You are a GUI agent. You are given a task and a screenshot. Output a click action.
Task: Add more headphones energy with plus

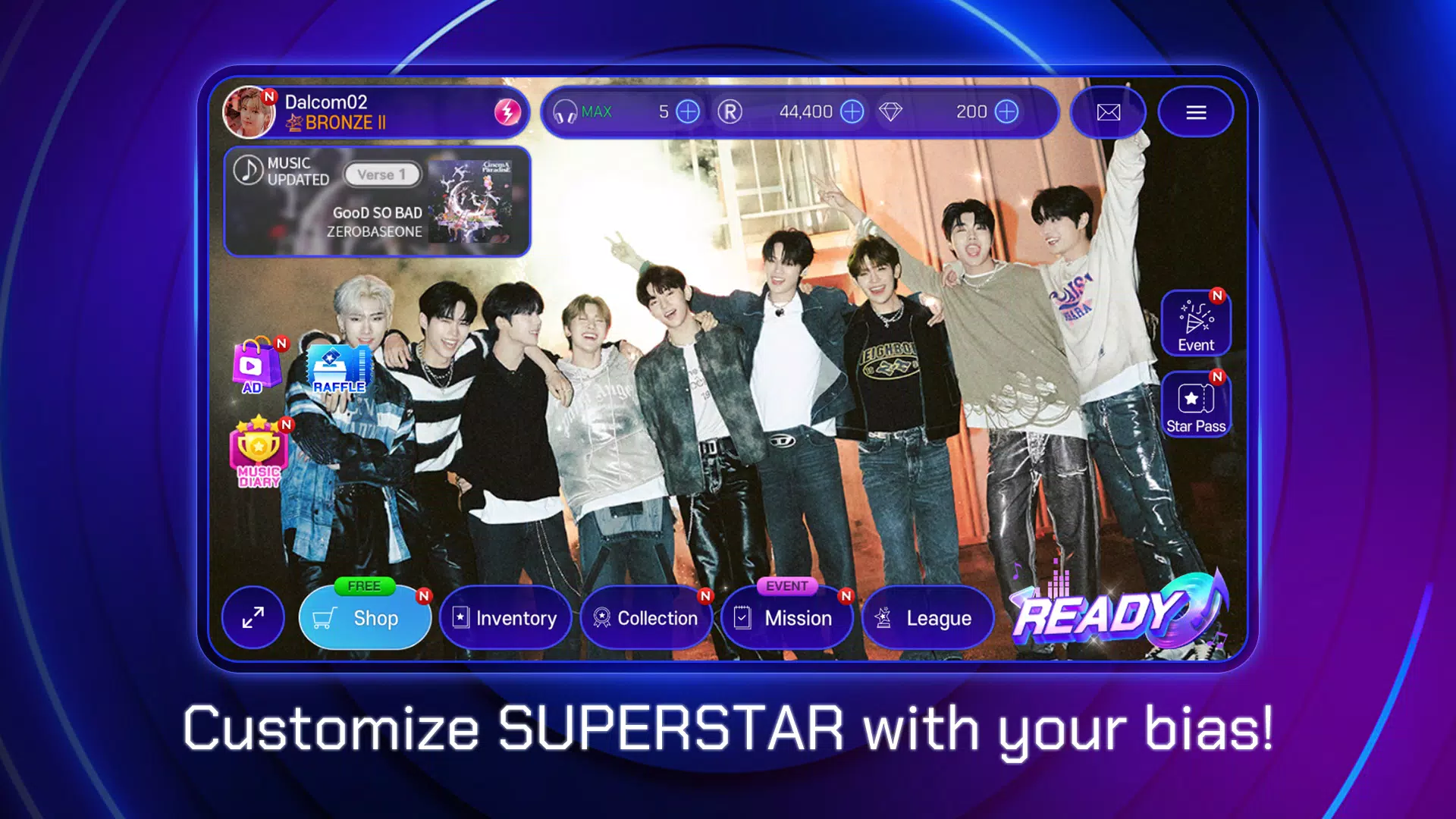pyautogui.click(x=688, y=112)
